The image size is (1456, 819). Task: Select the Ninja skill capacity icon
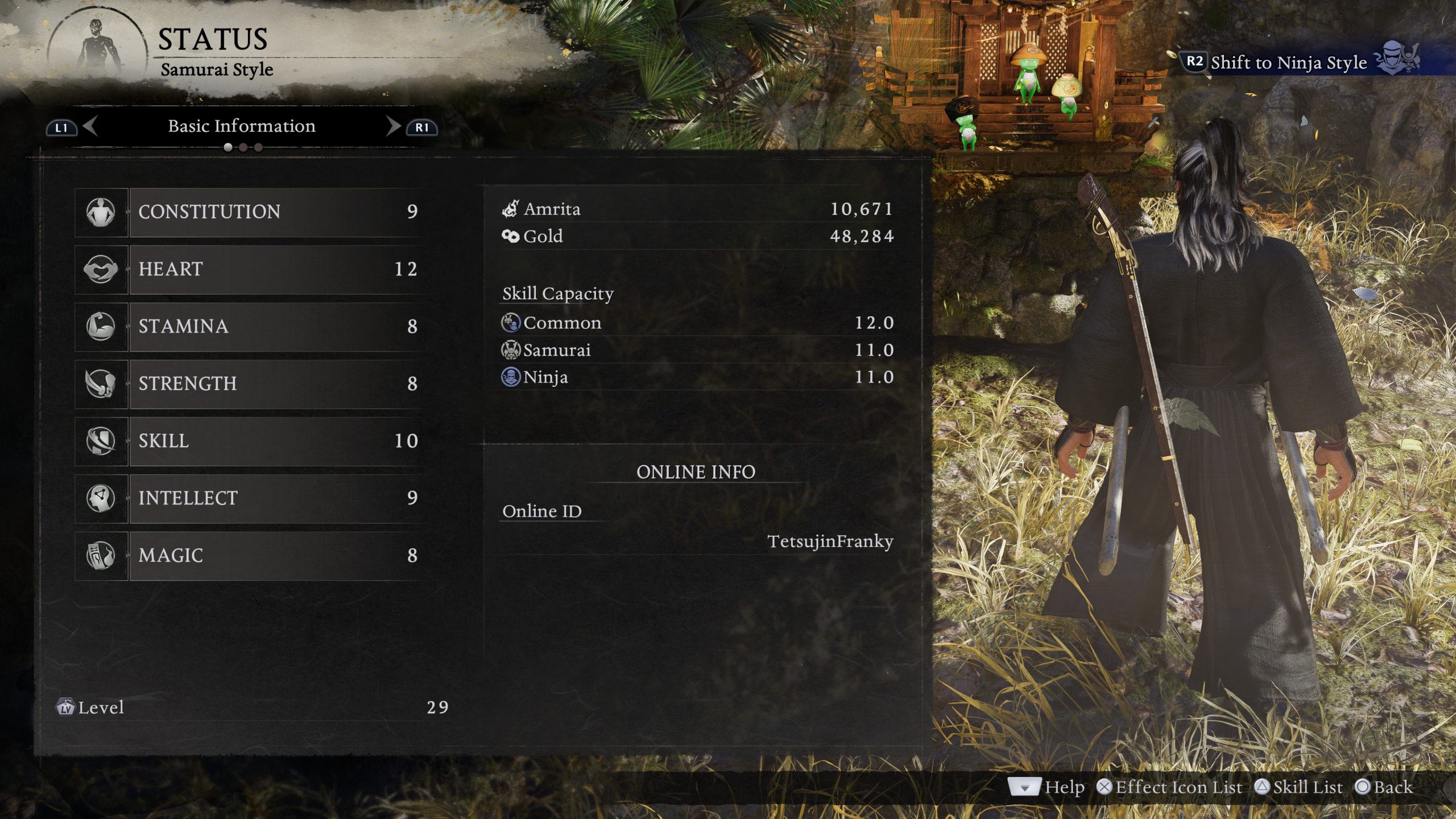pyautogui.click(x=511, y=377)
